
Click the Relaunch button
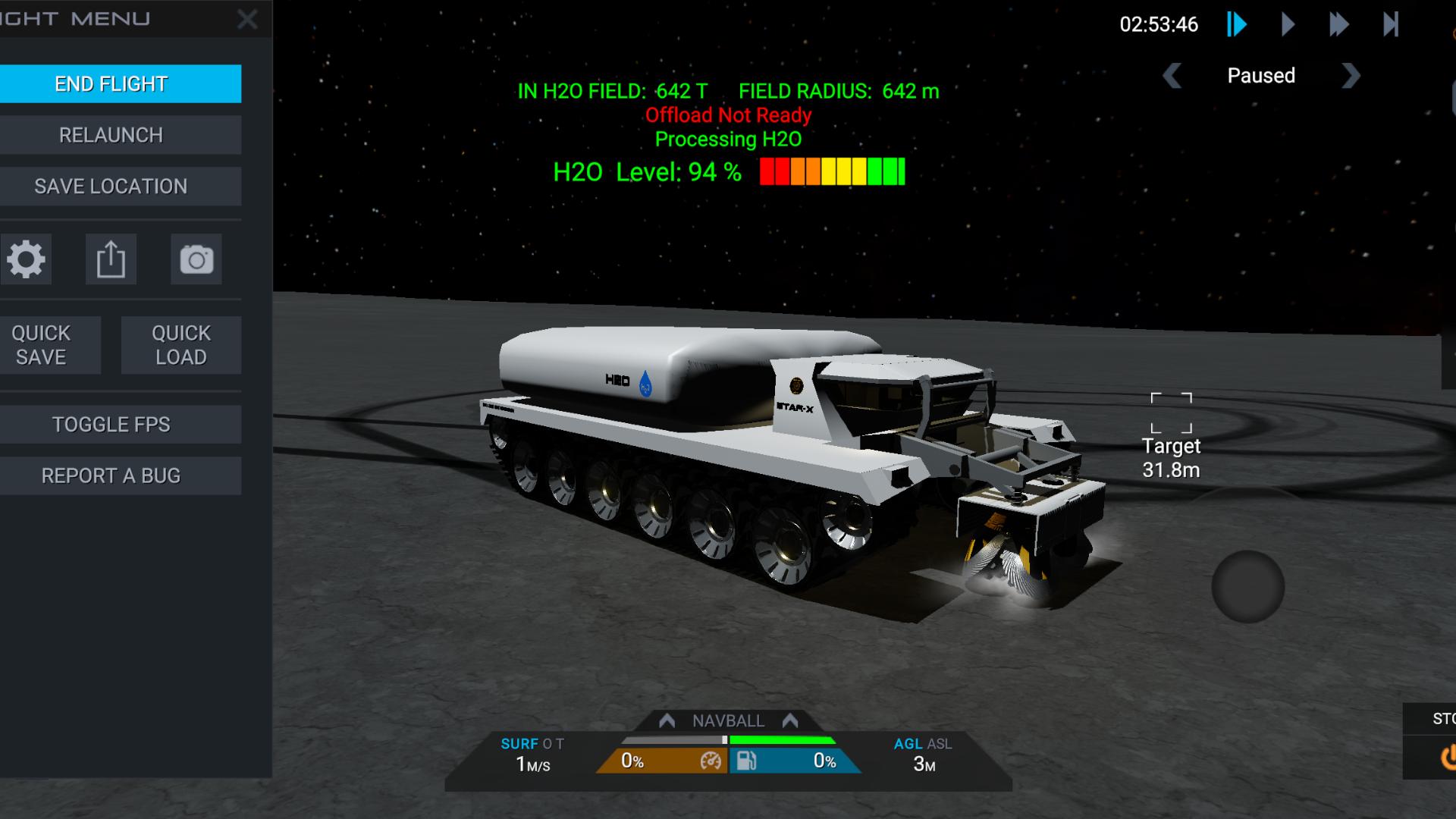[x=111, y=135]
